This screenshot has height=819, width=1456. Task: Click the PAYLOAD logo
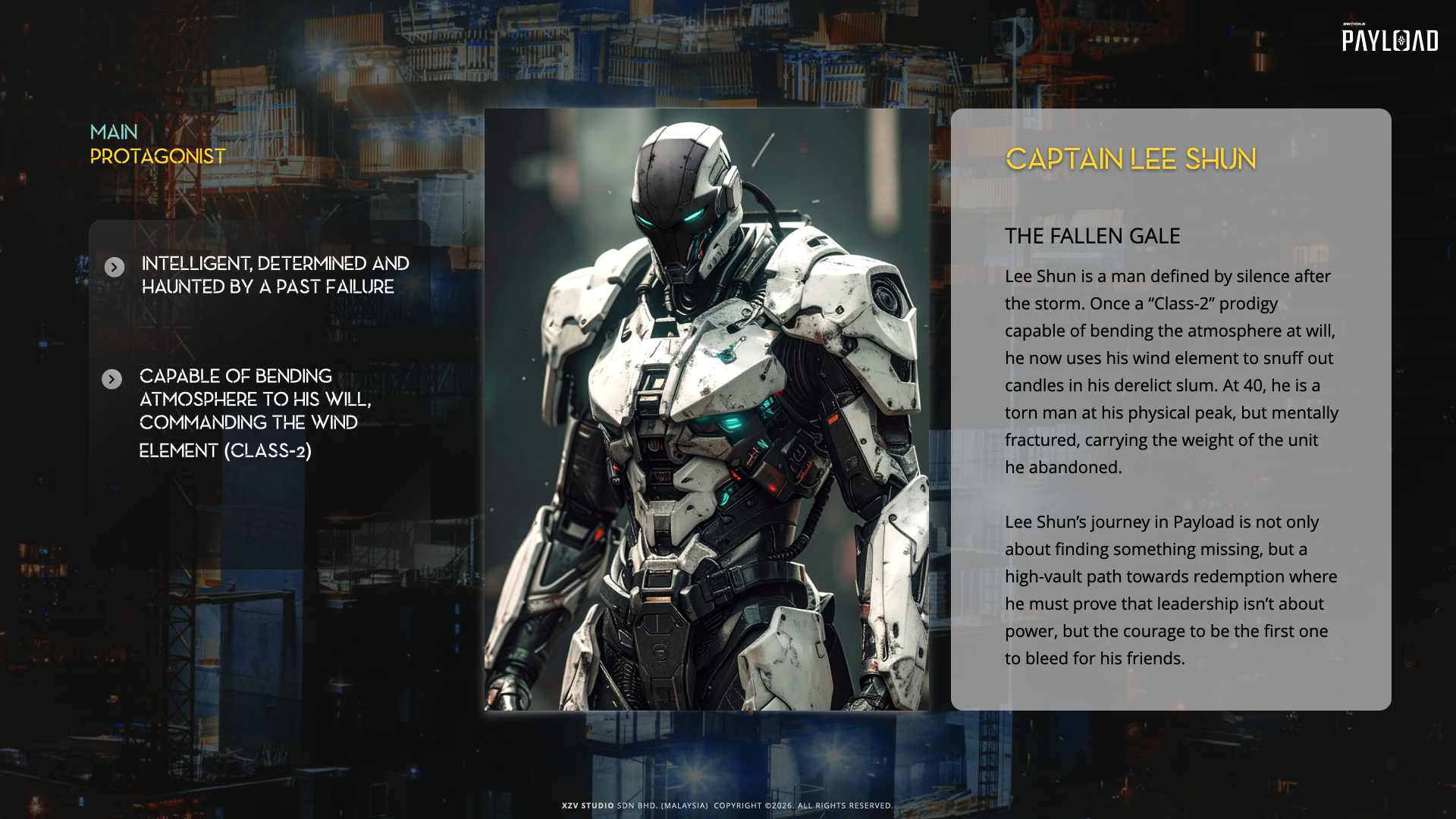(1389, 39)
